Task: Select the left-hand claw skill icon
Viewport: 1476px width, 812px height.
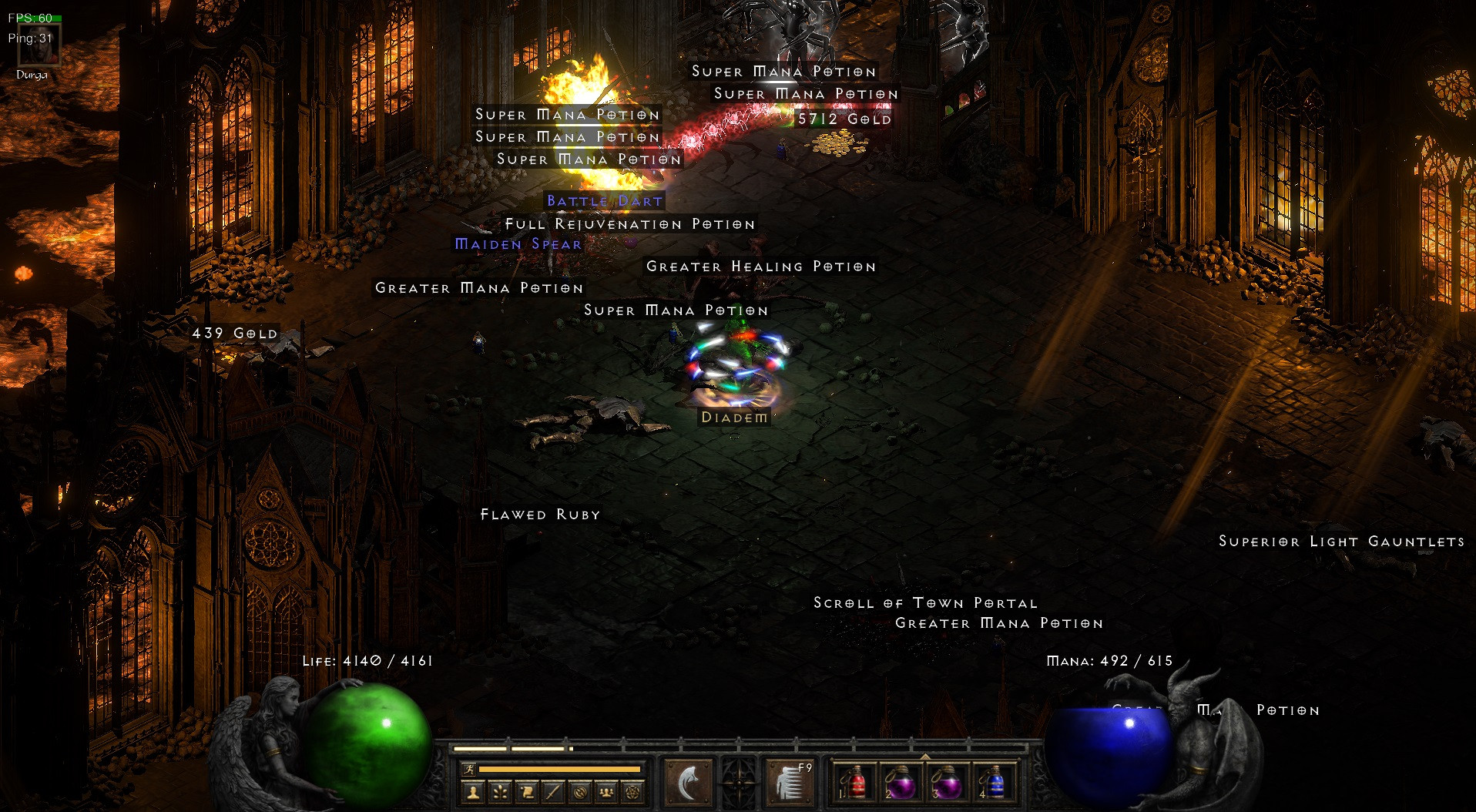Action: coord(689,780)
